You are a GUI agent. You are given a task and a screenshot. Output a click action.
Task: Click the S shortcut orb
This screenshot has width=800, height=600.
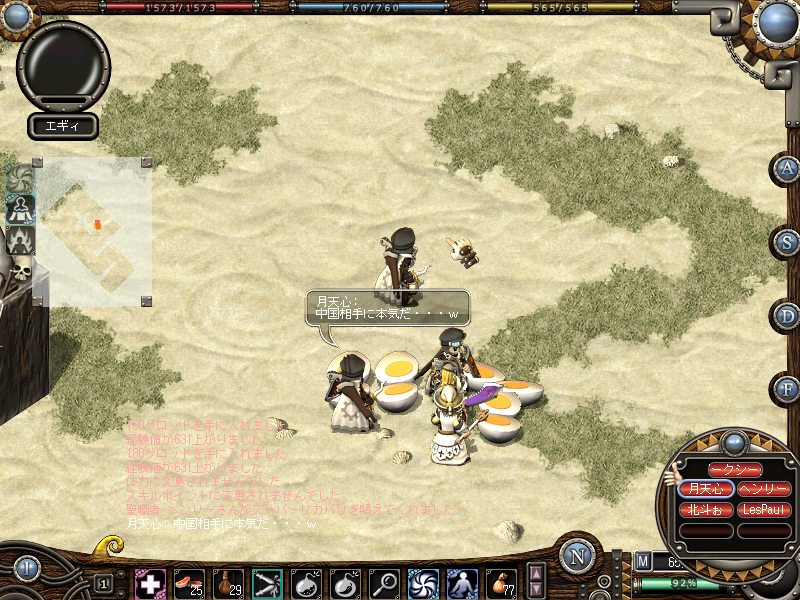788,242
